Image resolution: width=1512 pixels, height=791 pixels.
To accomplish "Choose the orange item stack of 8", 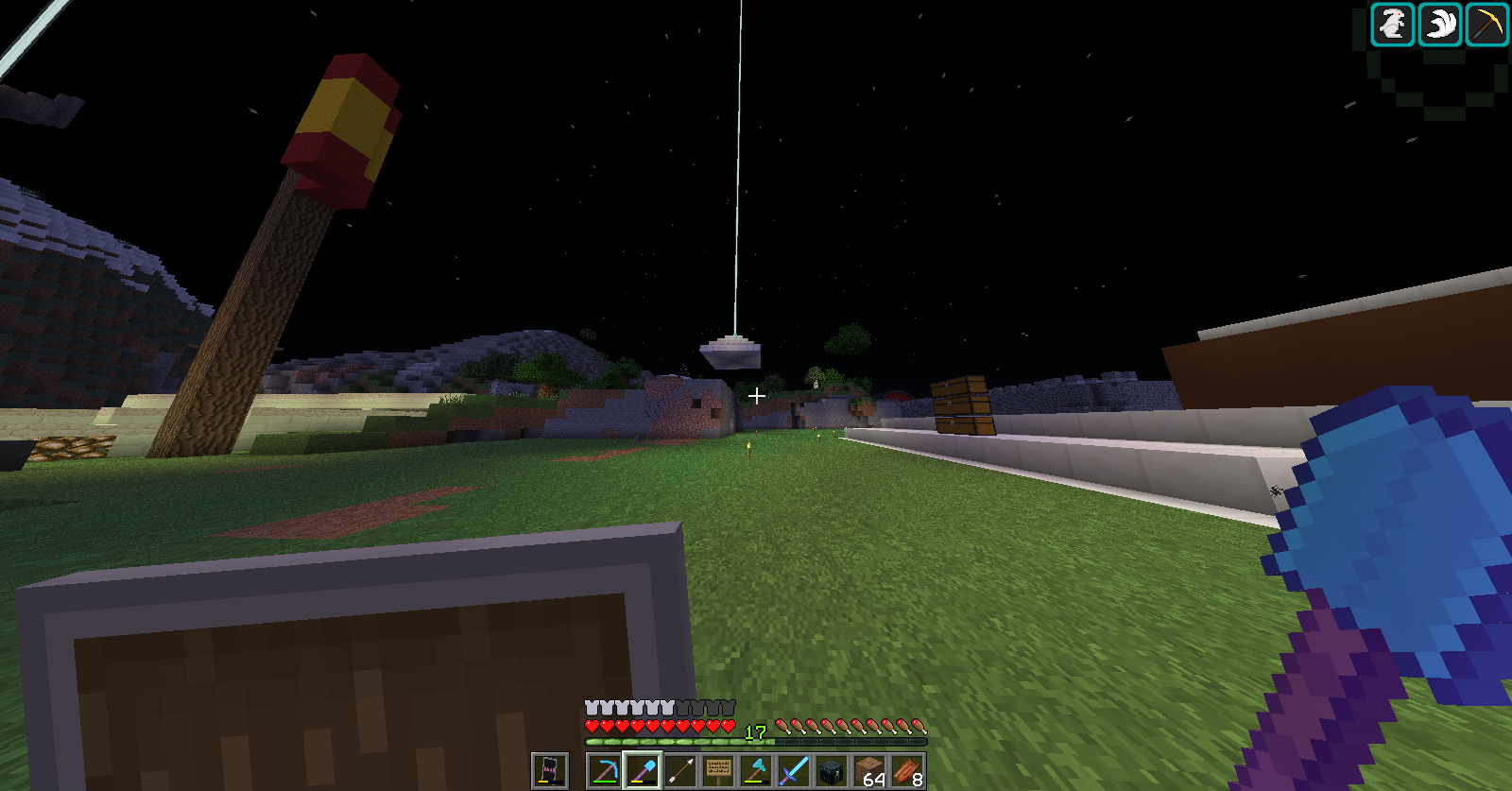I will pyautogui.click(x=907, y=771).
